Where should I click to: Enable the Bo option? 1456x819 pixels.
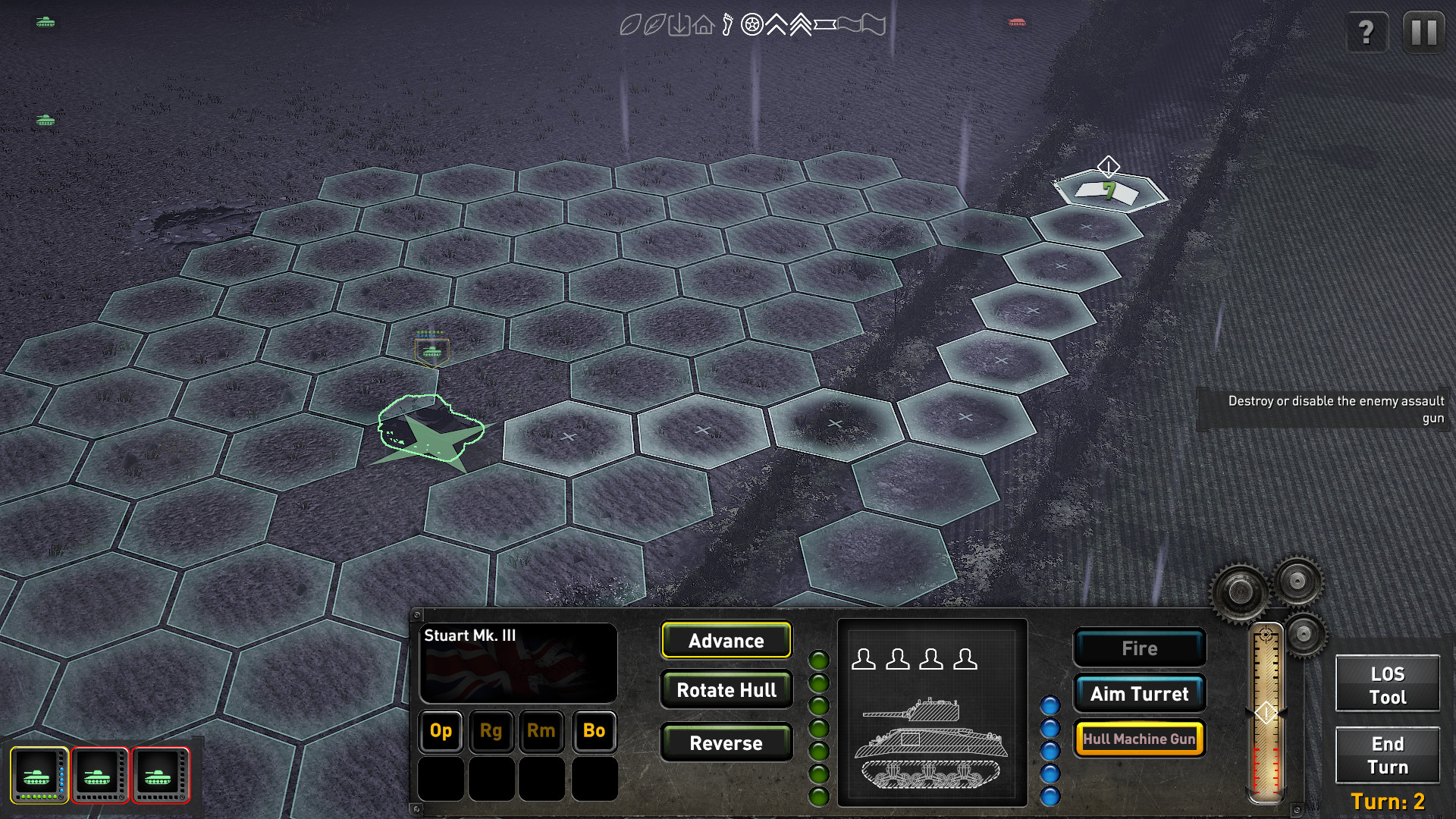[594, 732]
